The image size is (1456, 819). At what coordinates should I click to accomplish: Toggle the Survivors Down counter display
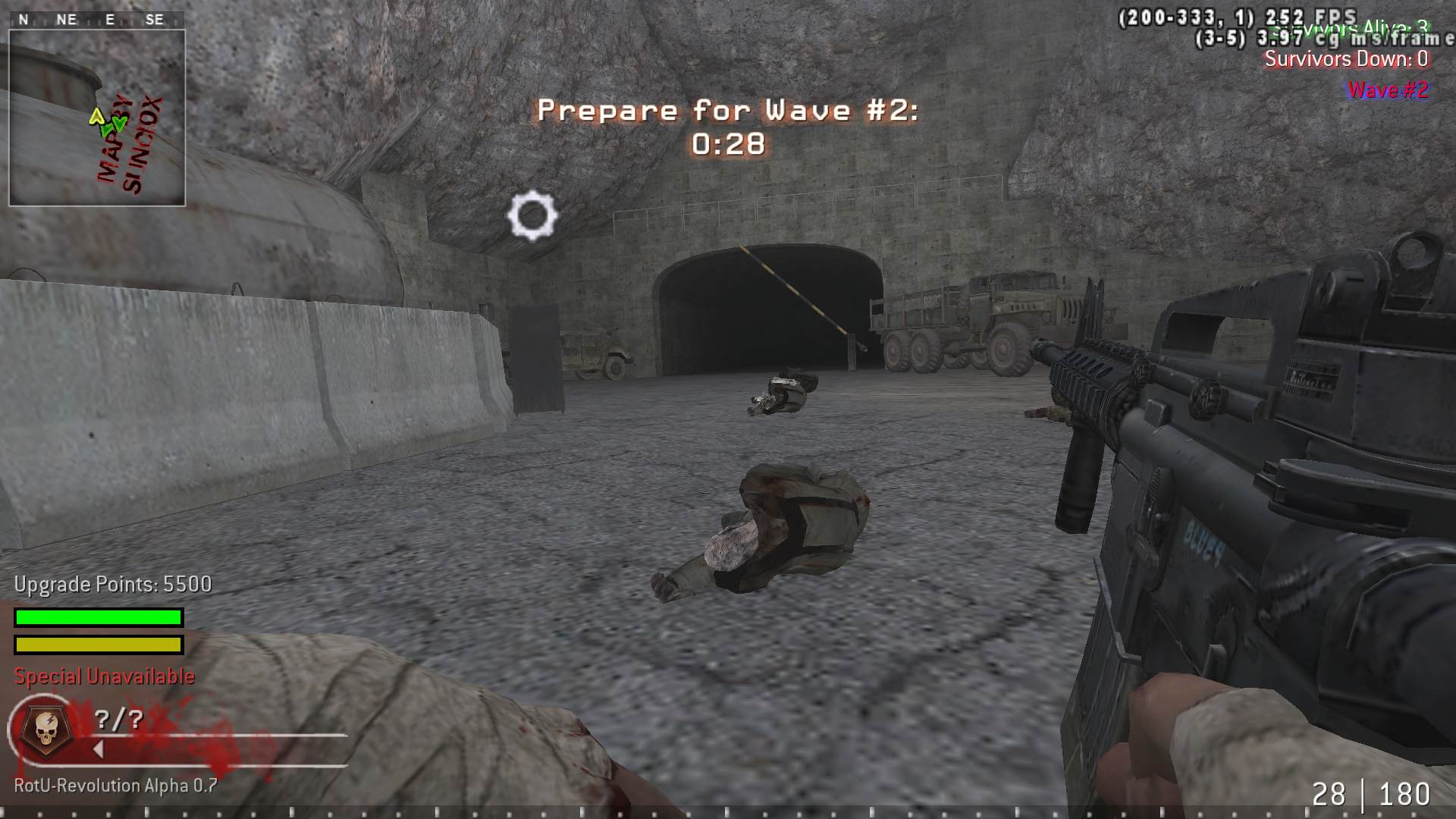tap(1348, 60)
